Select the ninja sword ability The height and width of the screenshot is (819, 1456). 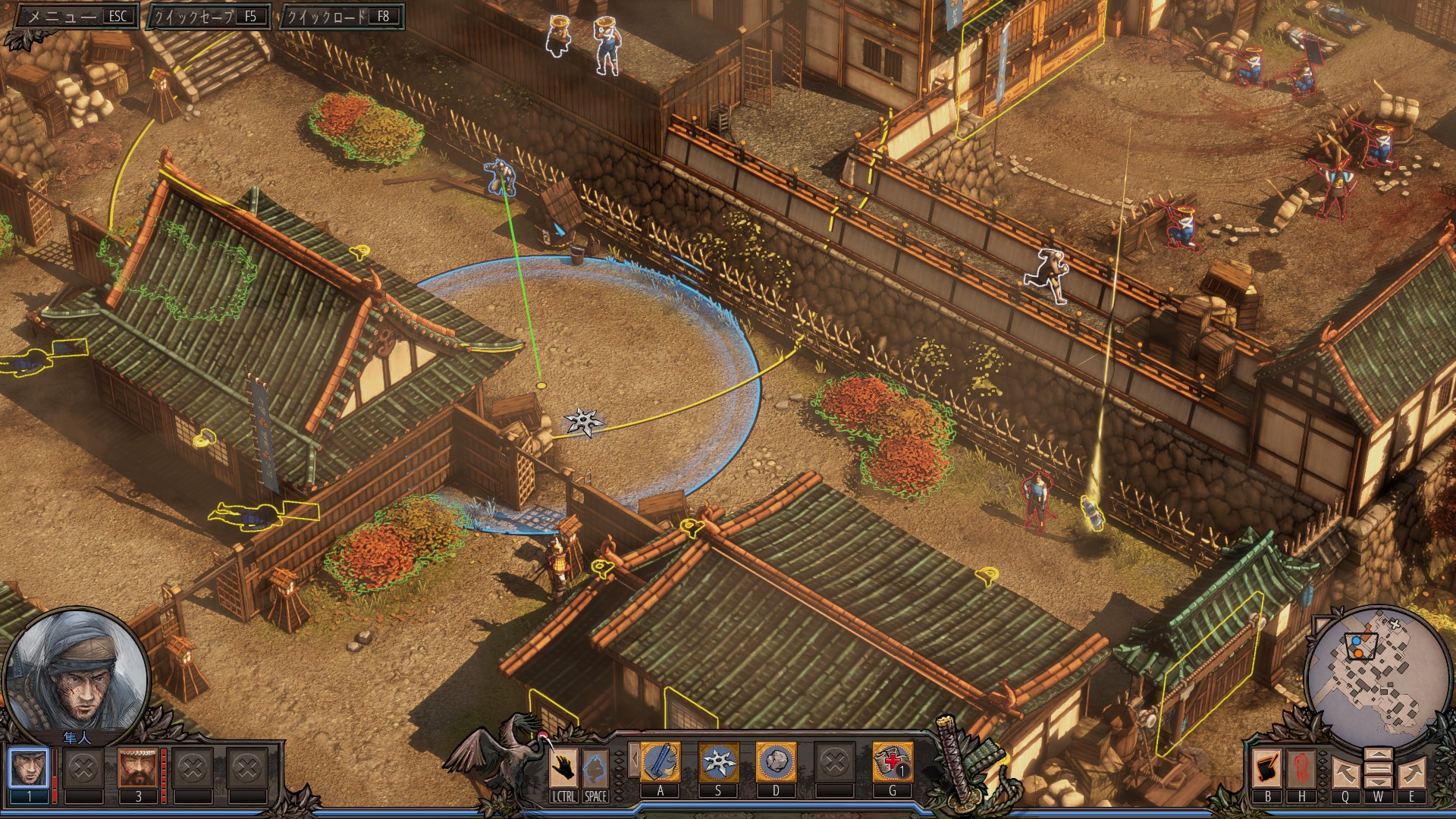pyautogui.click(x=660, y=762)
